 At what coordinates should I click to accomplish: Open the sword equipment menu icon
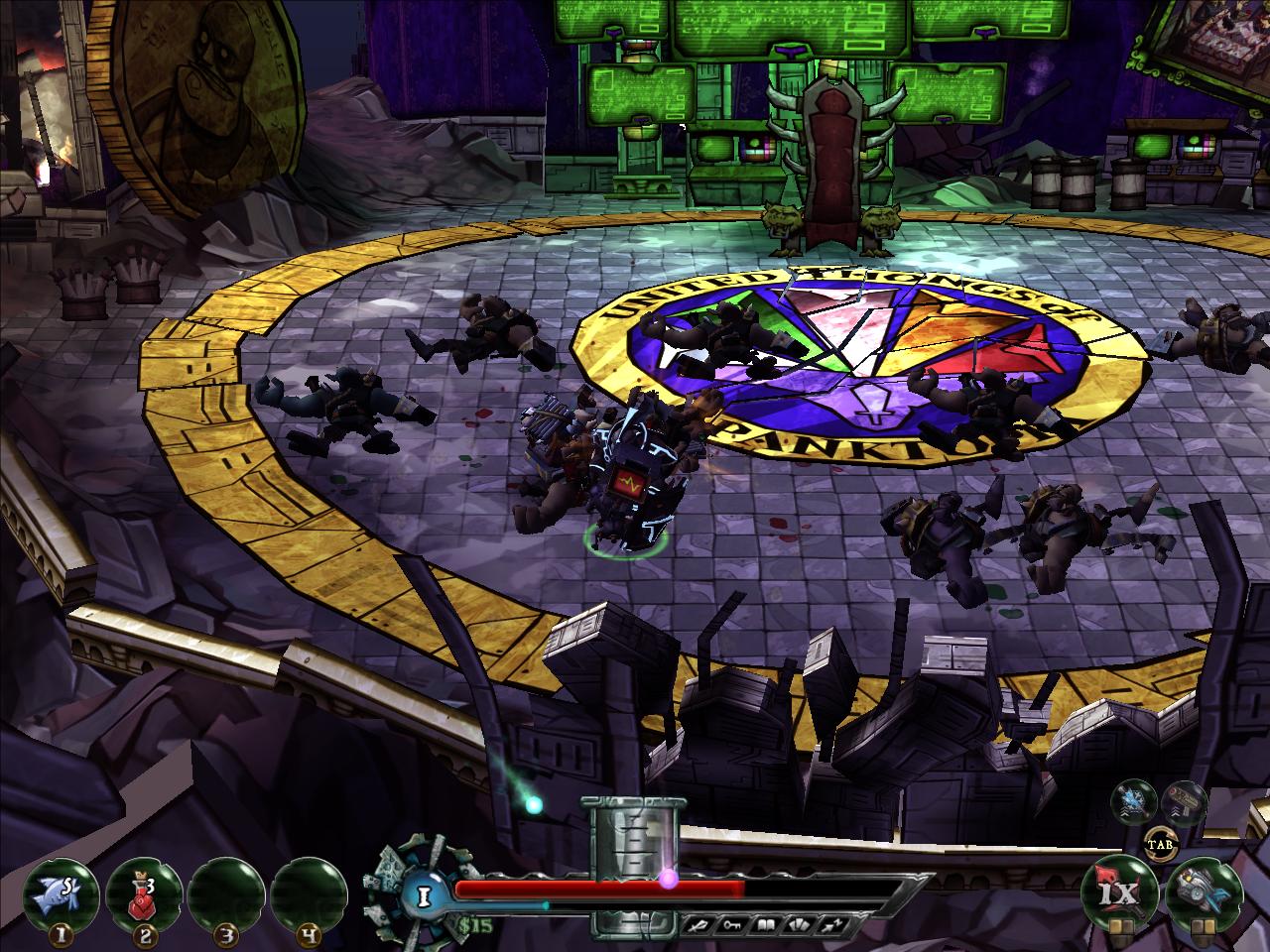tap(699, 924)
